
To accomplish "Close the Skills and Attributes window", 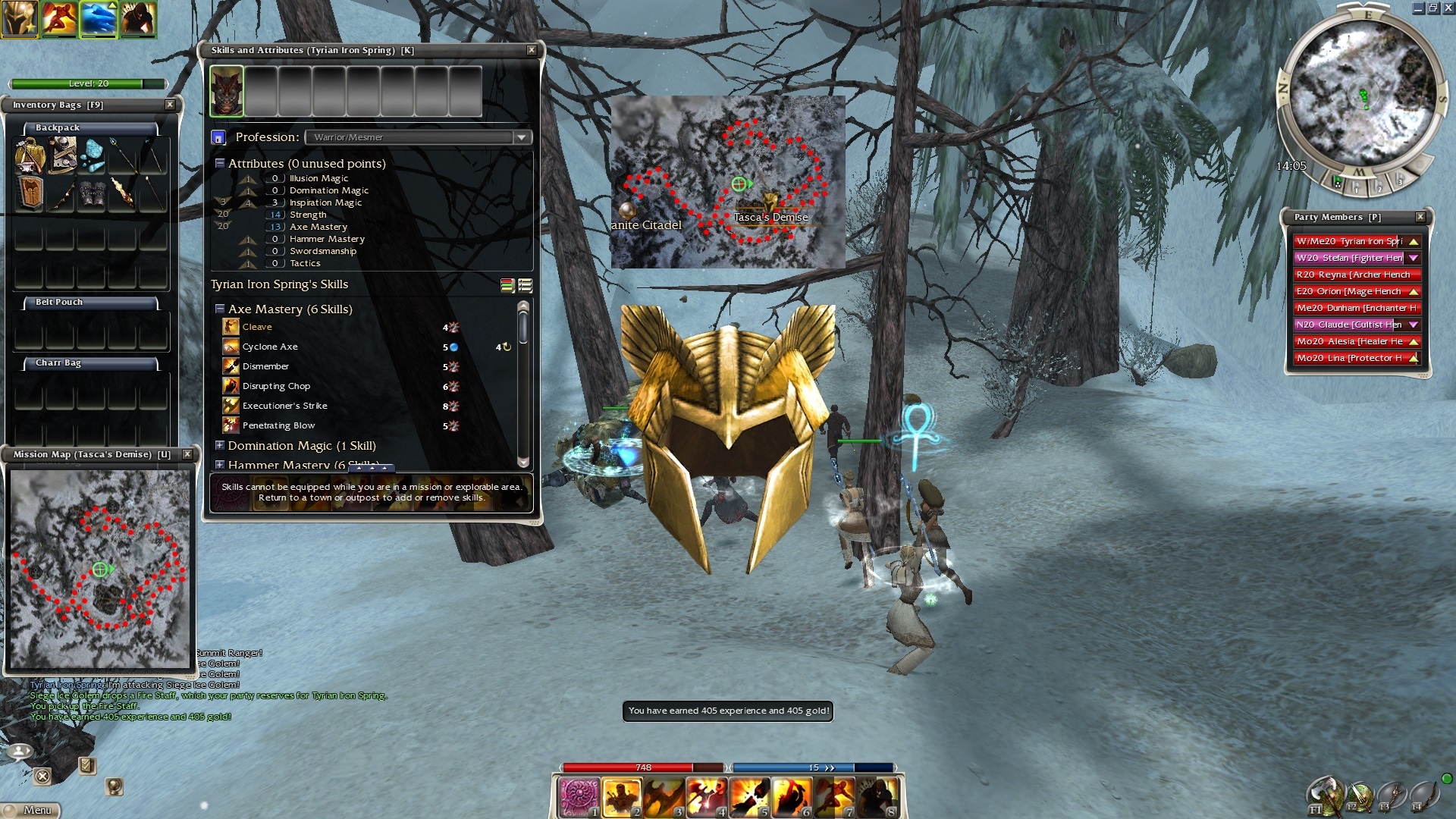I will coord(532,50).
